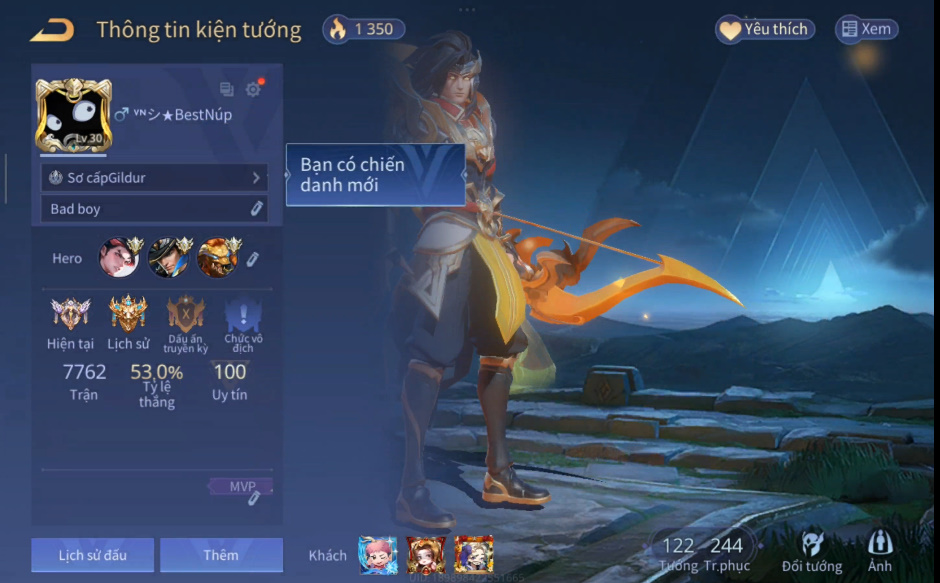Show the Lịch sử rank history badge

click(128, 315)
